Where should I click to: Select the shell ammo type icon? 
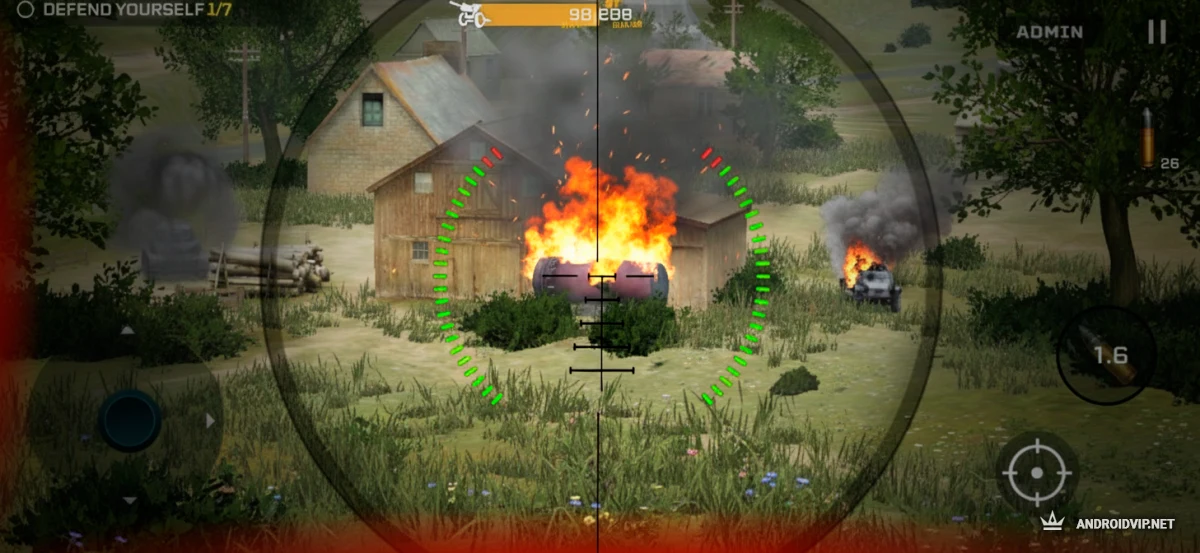coord(1148,140)
